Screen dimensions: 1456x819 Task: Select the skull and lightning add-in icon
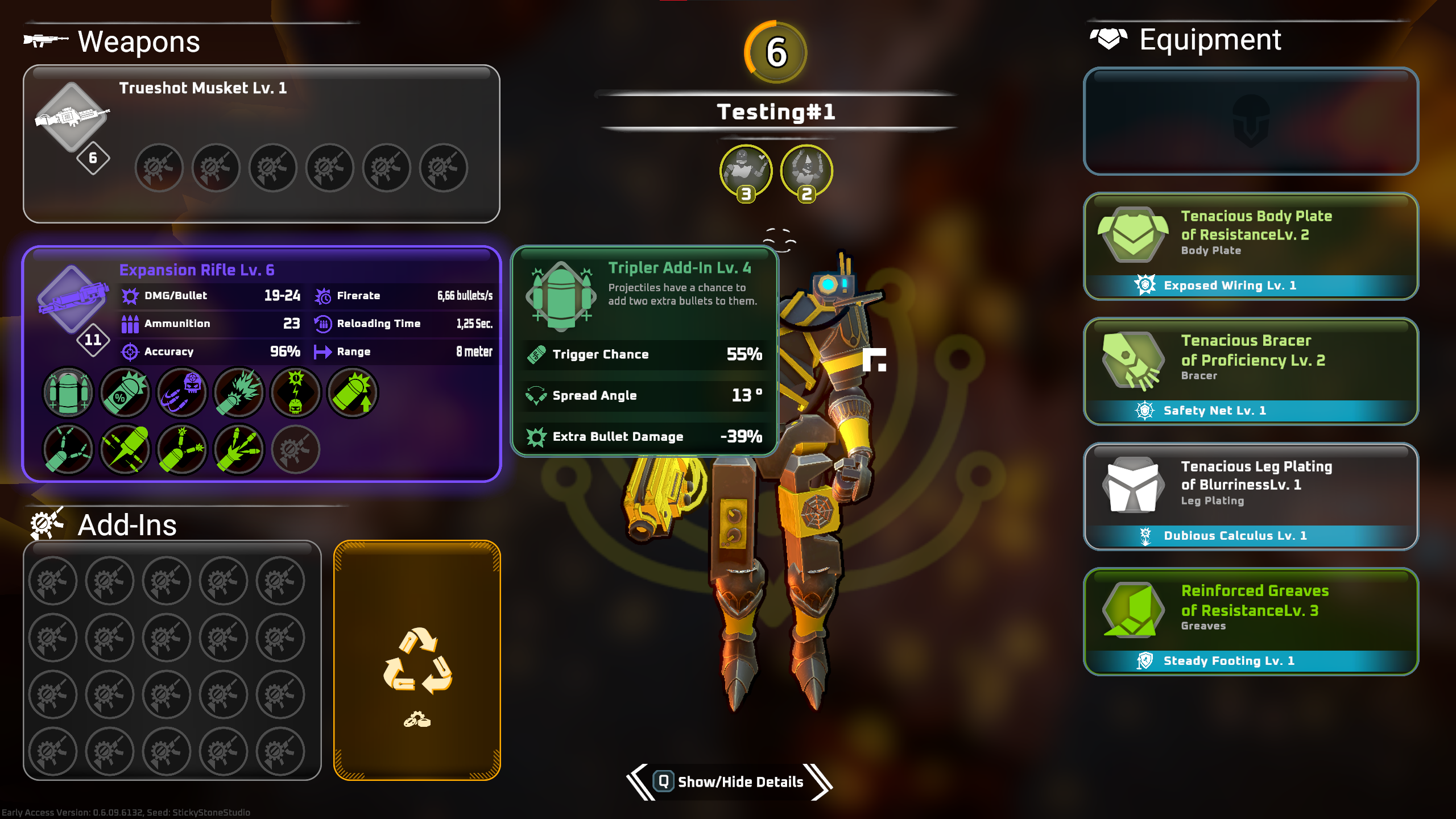tap(296, 392)
